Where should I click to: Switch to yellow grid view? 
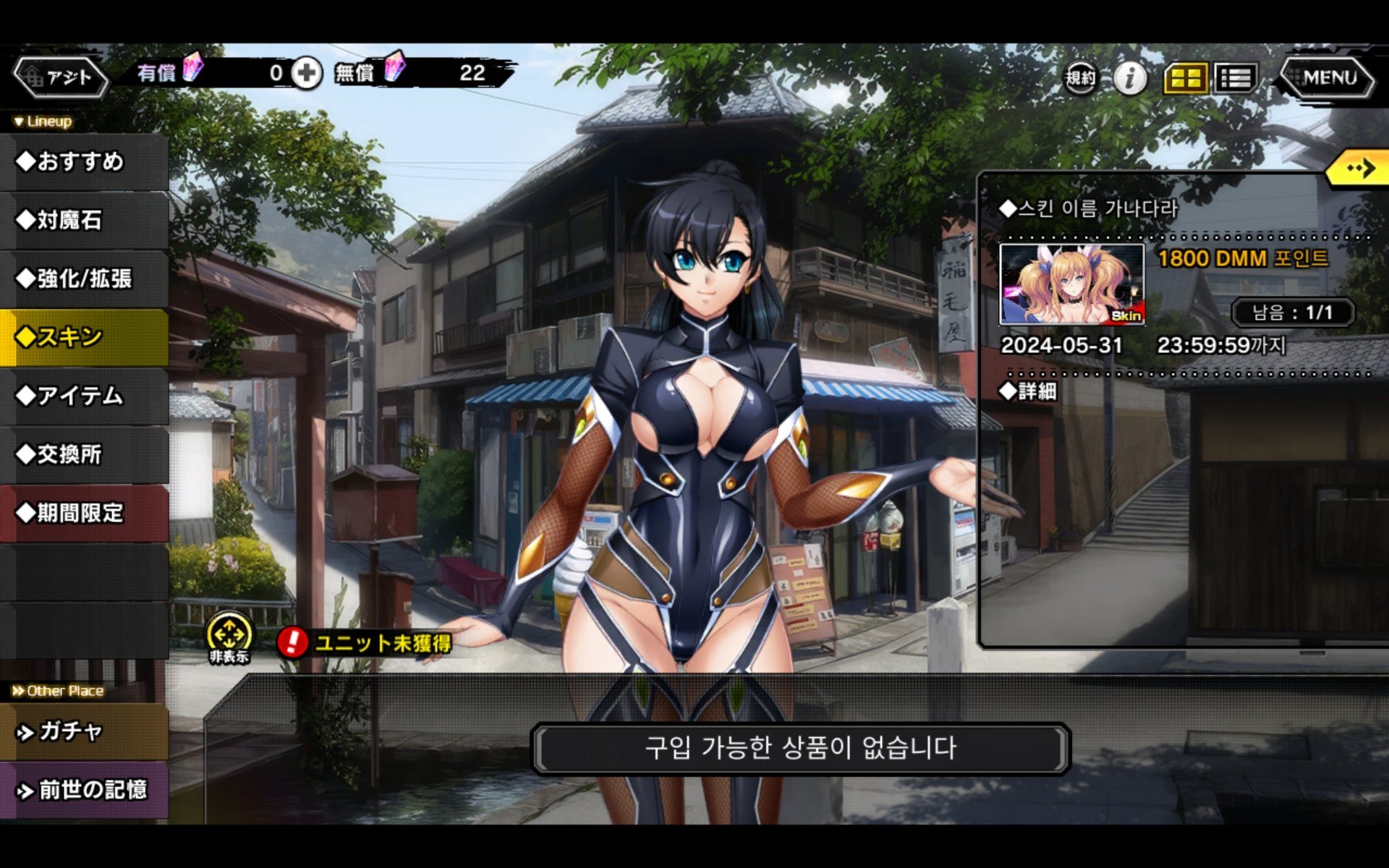[1185, 78]
